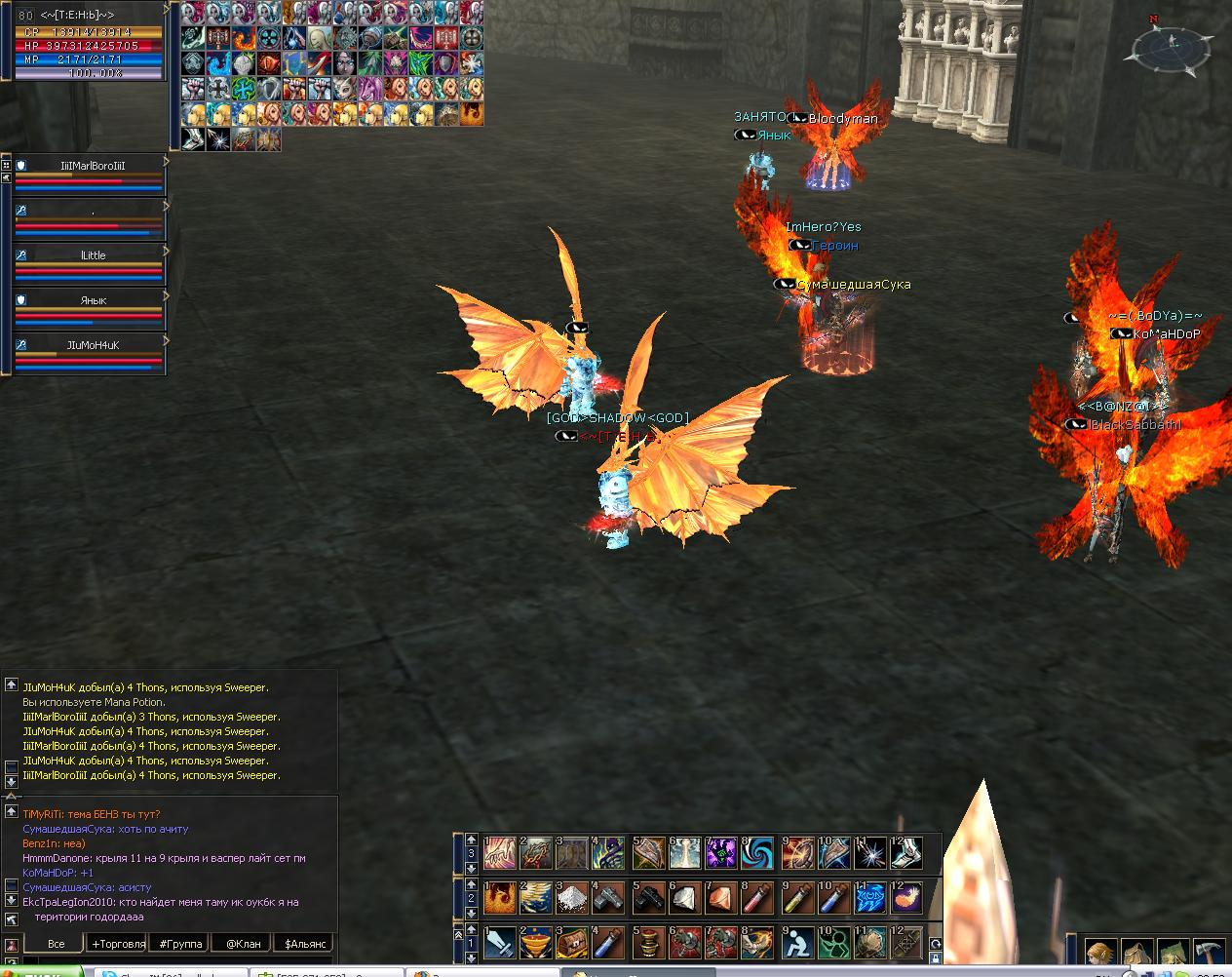
Task: Open the treasure chest hotbar slot
Action: point(571,944)
